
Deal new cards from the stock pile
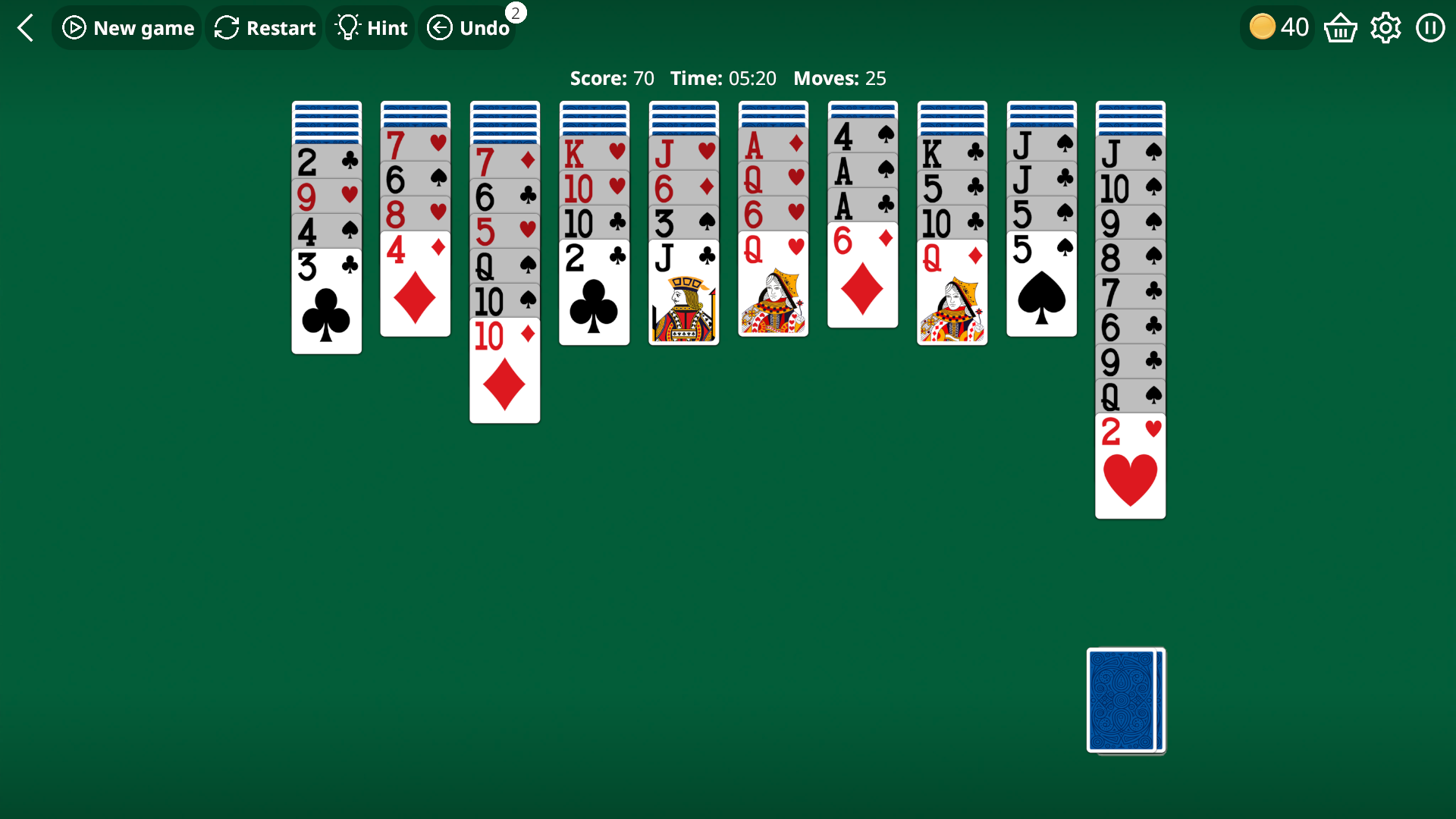click(x=1125, y=700)
